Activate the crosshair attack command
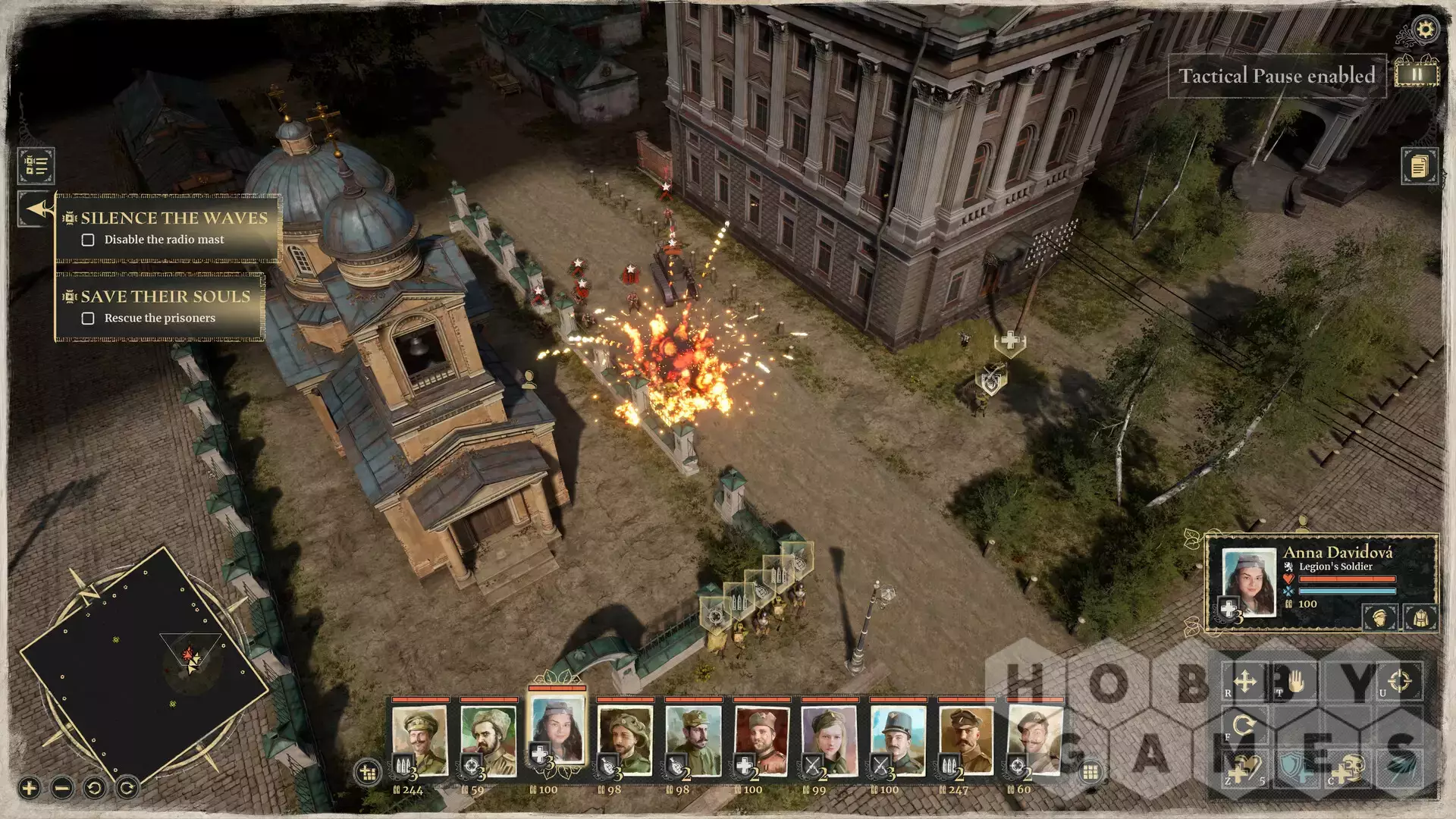 coord(1400,680)
